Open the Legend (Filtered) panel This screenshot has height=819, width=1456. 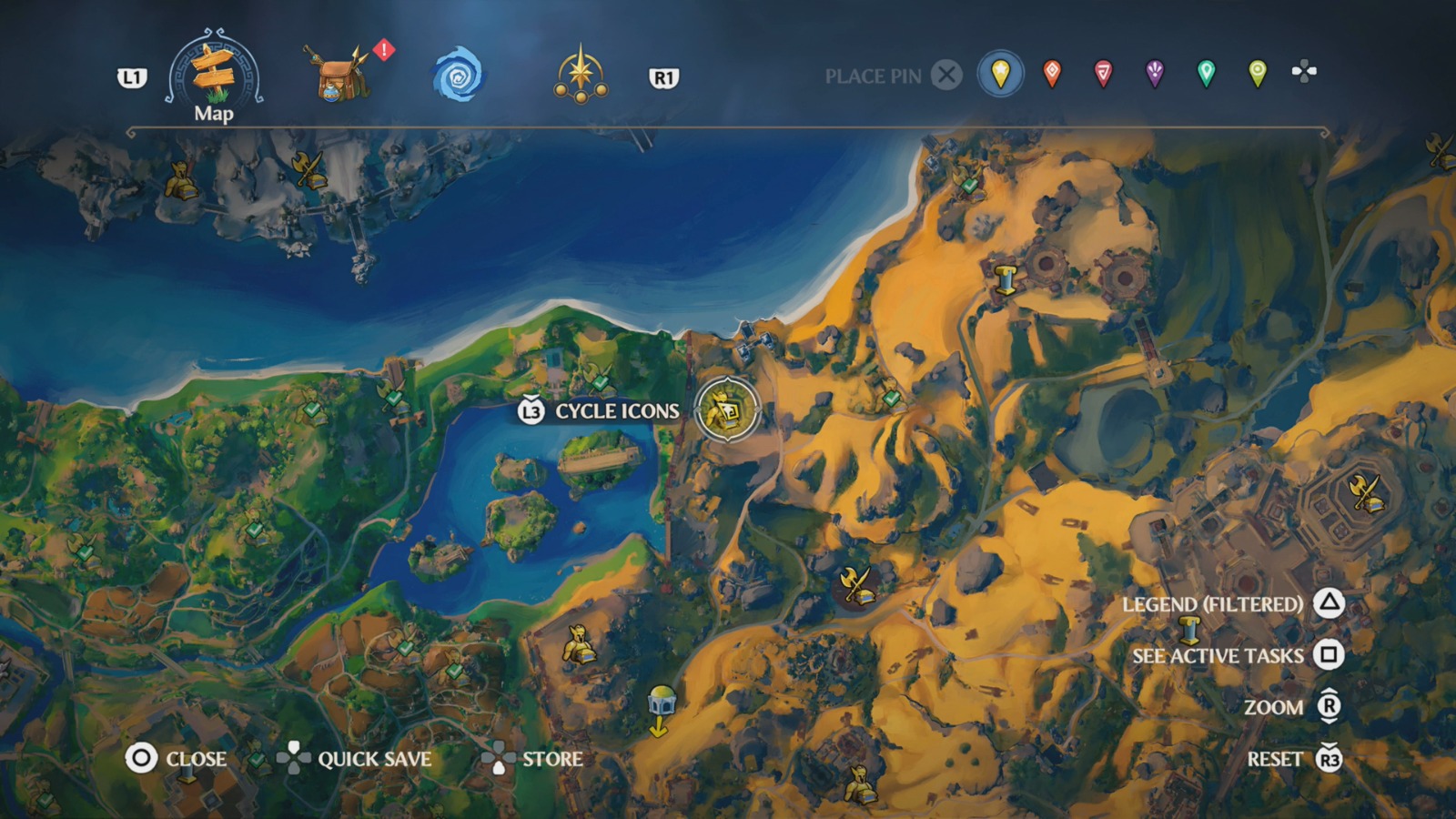coord(1214,603)
